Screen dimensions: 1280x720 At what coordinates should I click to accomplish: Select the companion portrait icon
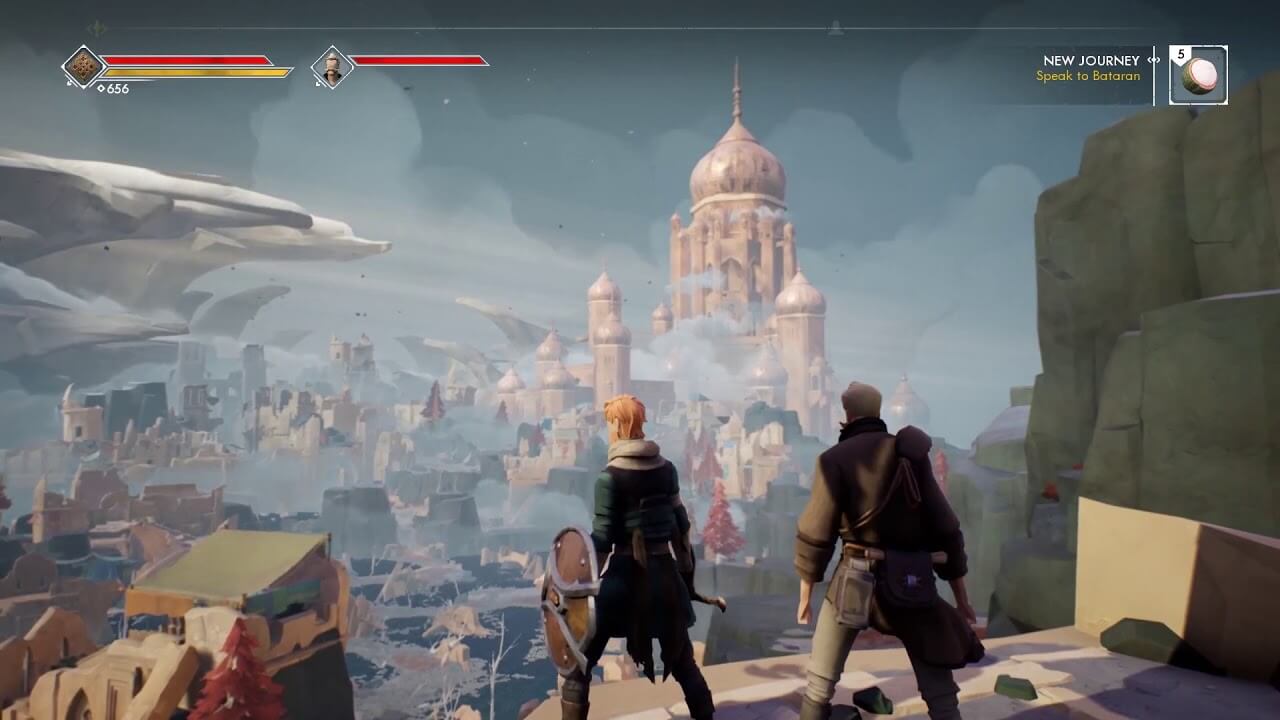coord(332,67)
